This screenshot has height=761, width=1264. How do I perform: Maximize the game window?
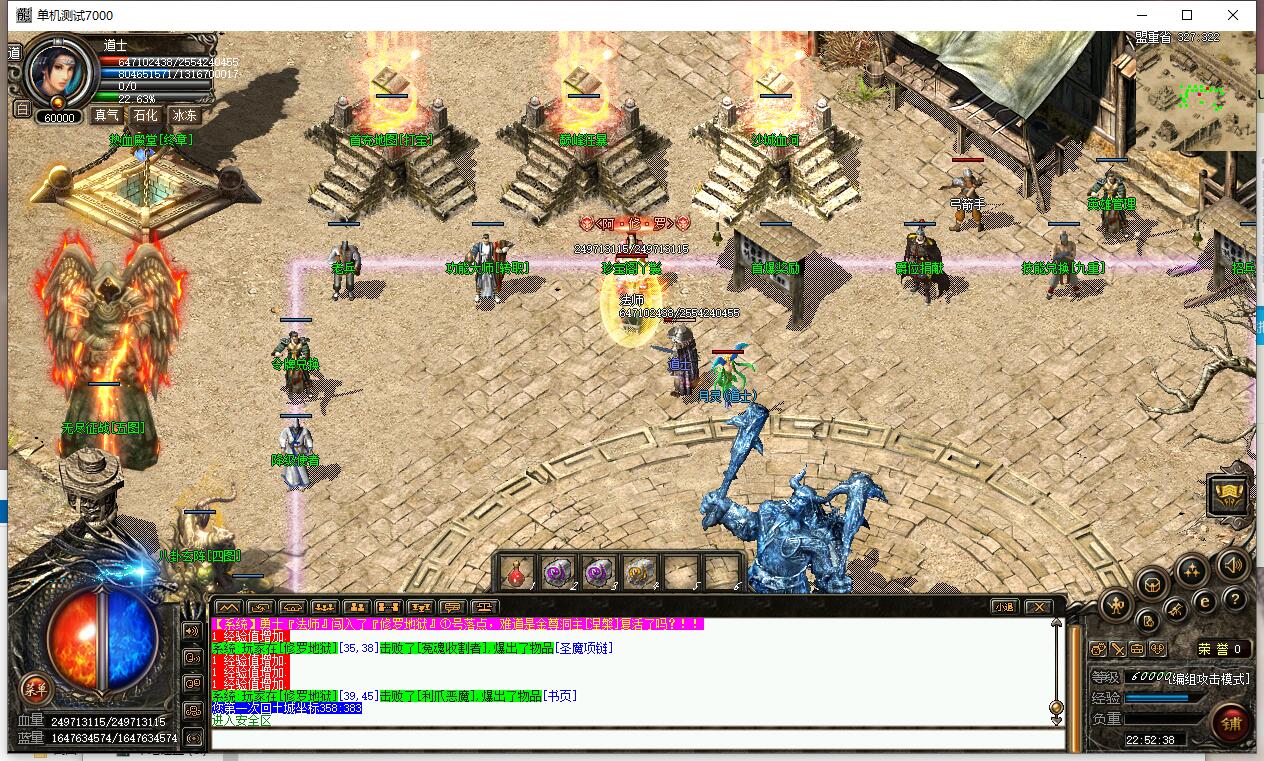click(x=1187, y=15)
